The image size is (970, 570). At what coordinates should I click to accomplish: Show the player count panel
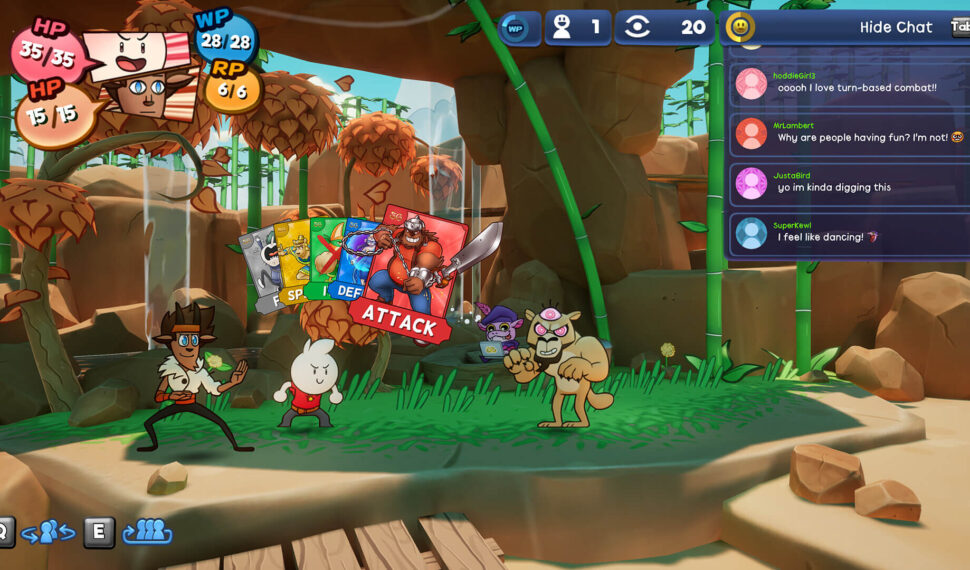point(578,27)
